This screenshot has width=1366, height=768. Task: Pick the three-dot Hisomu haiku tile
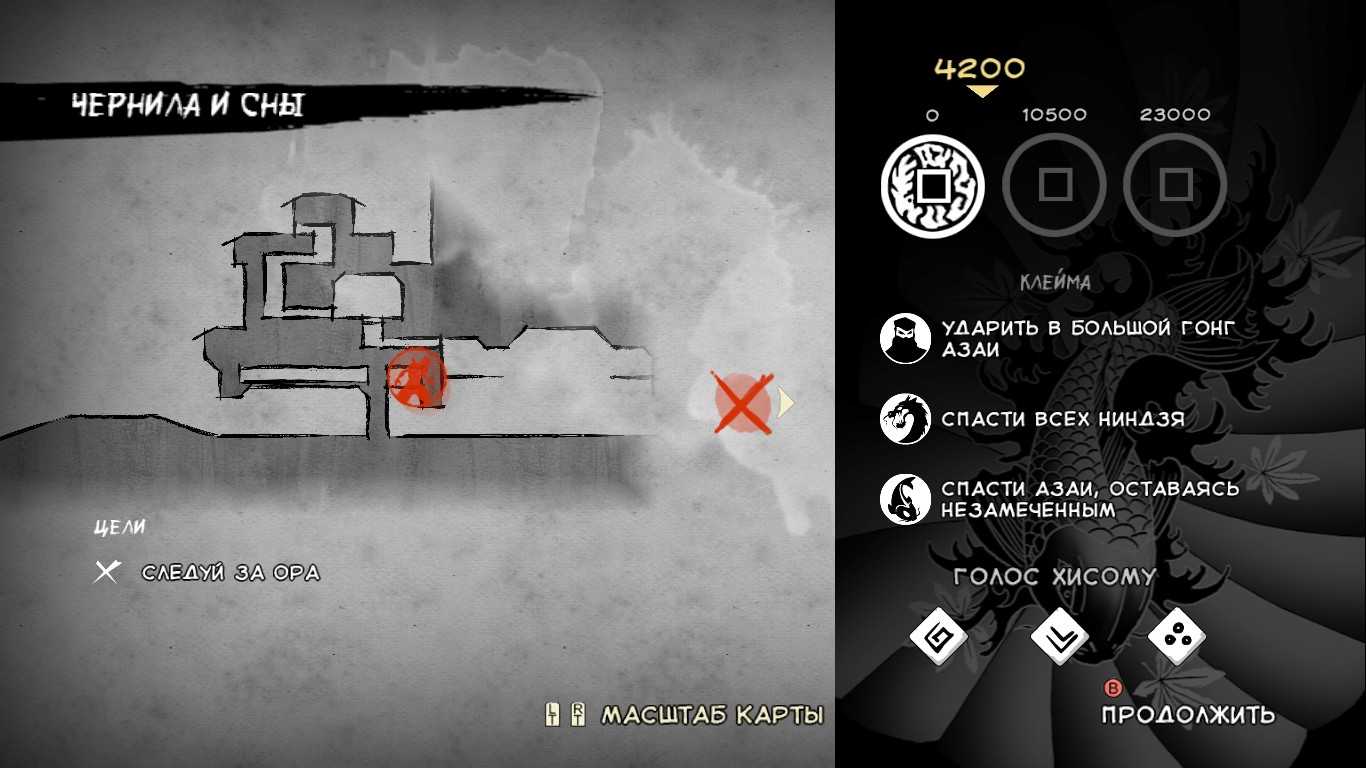point(1177,637)
